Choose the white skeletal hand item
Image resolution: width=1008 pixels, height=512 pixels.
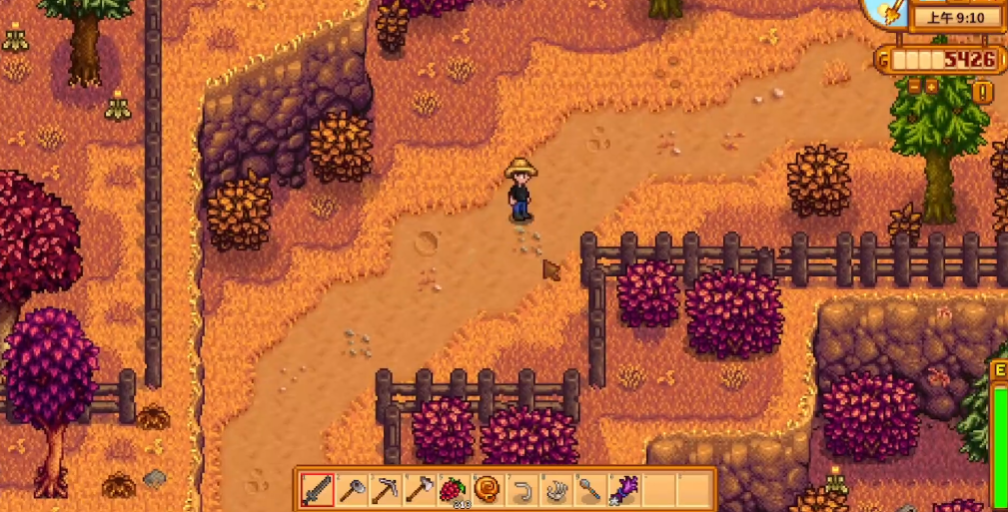coord(556,490)
